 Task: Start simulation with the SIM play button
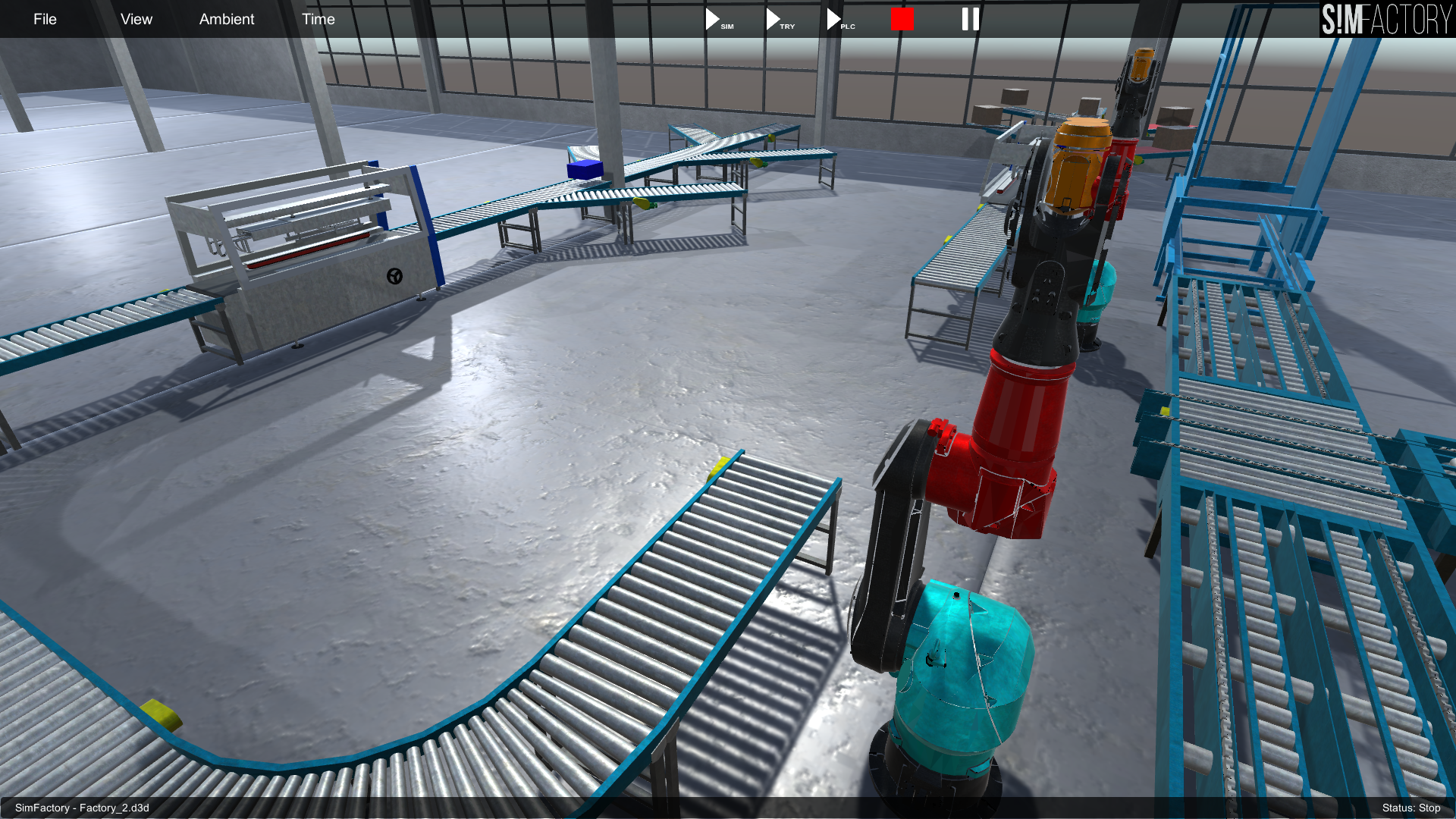coord(714,19)
